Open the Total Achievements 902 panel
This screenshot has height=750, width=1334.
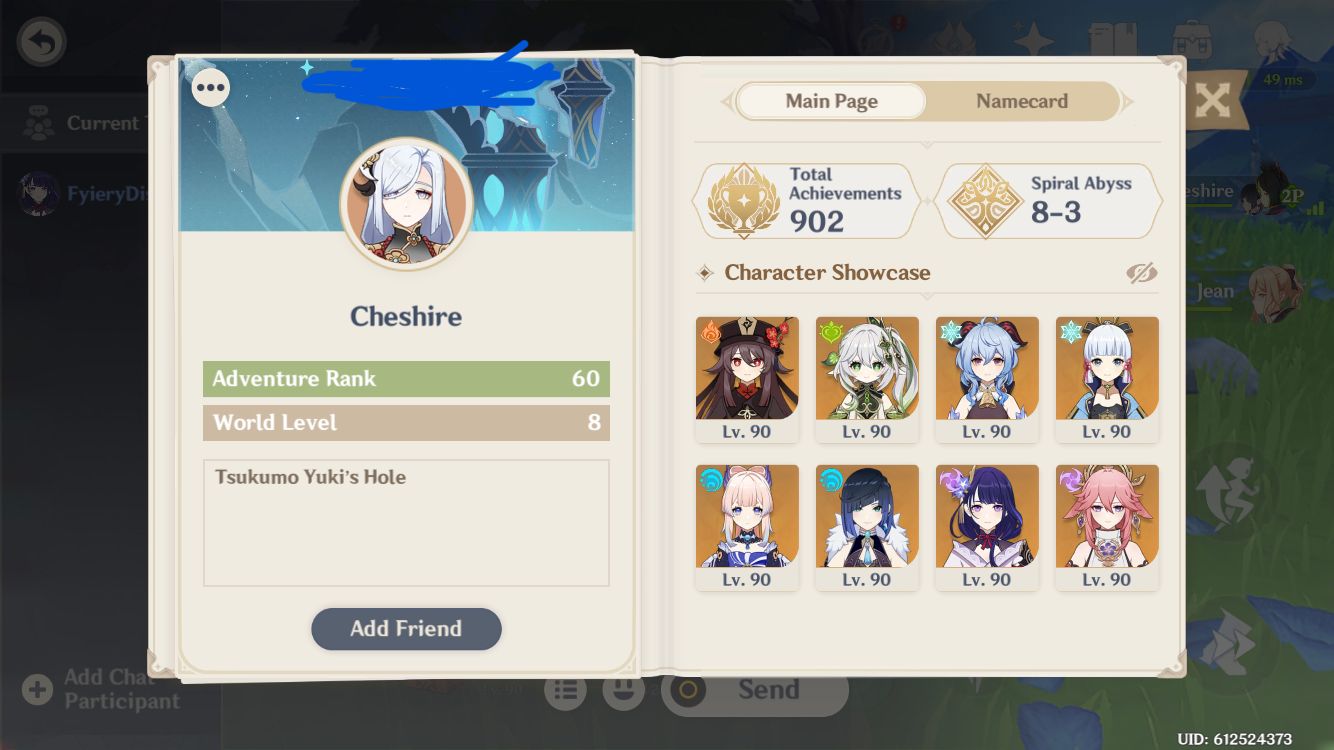pyautogui.click(x=806, y=200)
